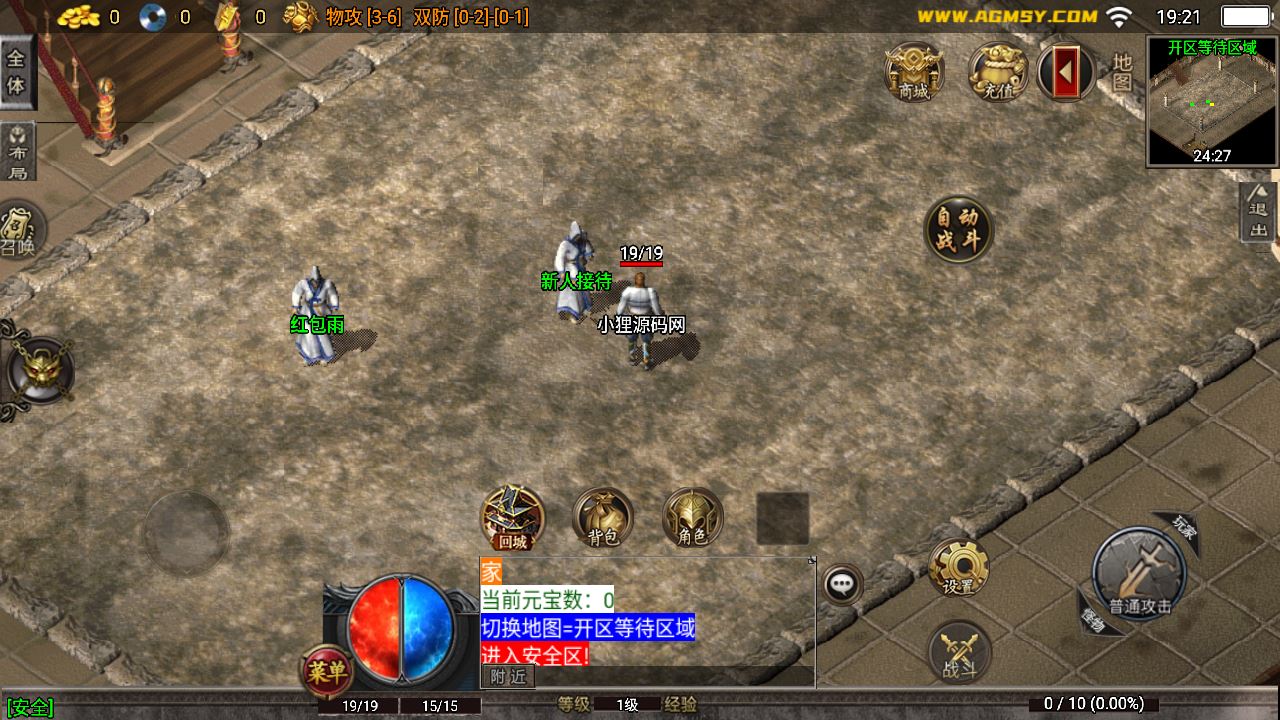Image resolution: width=1280 pixels, height=720 pixels.
Task: Open the 商城 shop icon
Action: tap(913, 72)
